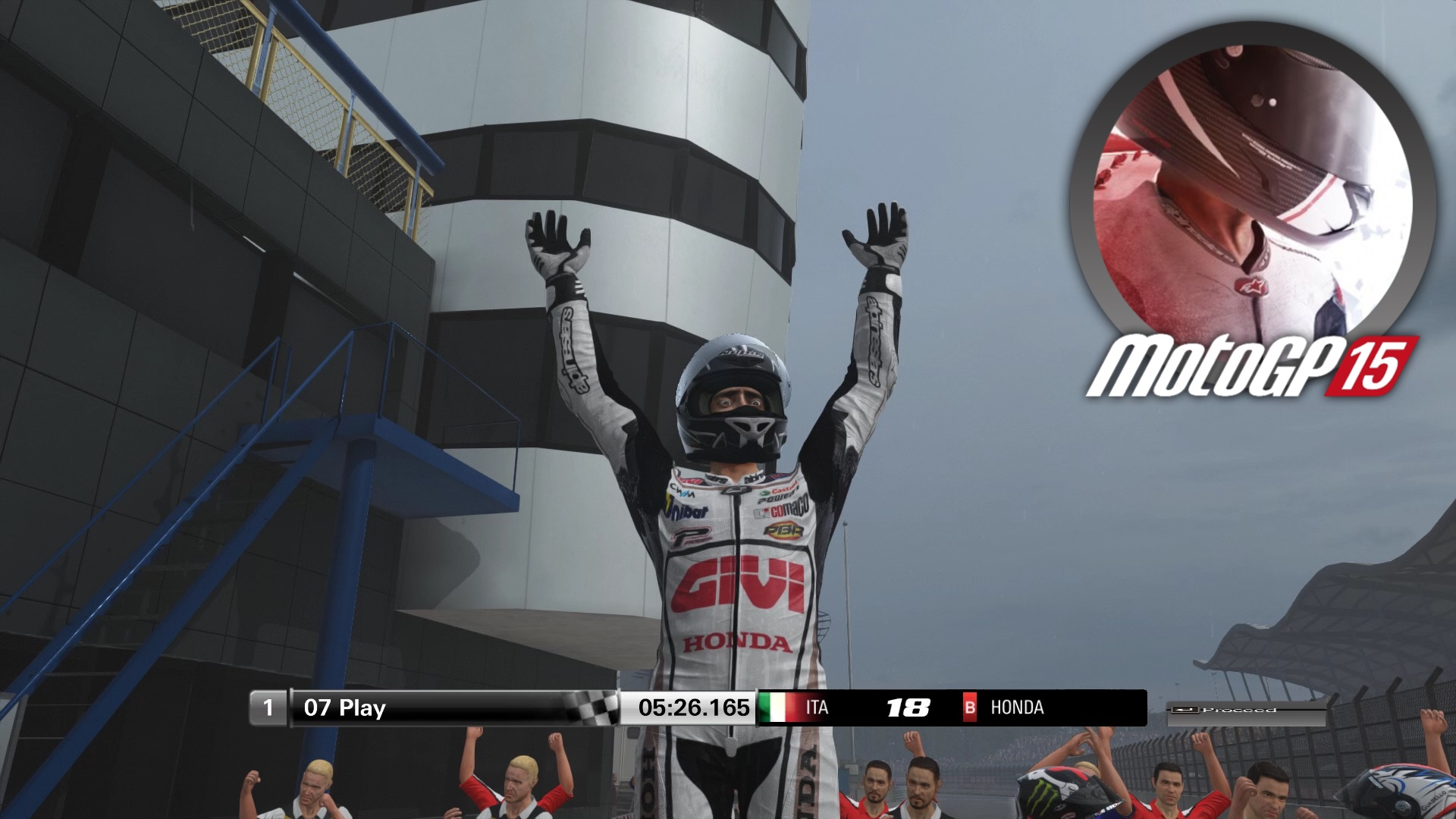Click the 05:26.165 race time readout
The height and width of the screenshot is (819, 1456).
pos(696,707)
